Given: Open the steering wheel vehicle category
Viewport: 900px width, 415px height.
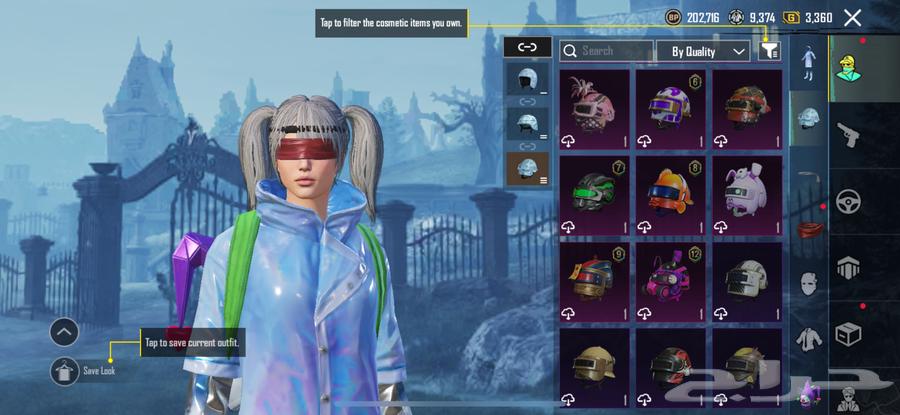Looking at the screenshot, I should 848,201.
